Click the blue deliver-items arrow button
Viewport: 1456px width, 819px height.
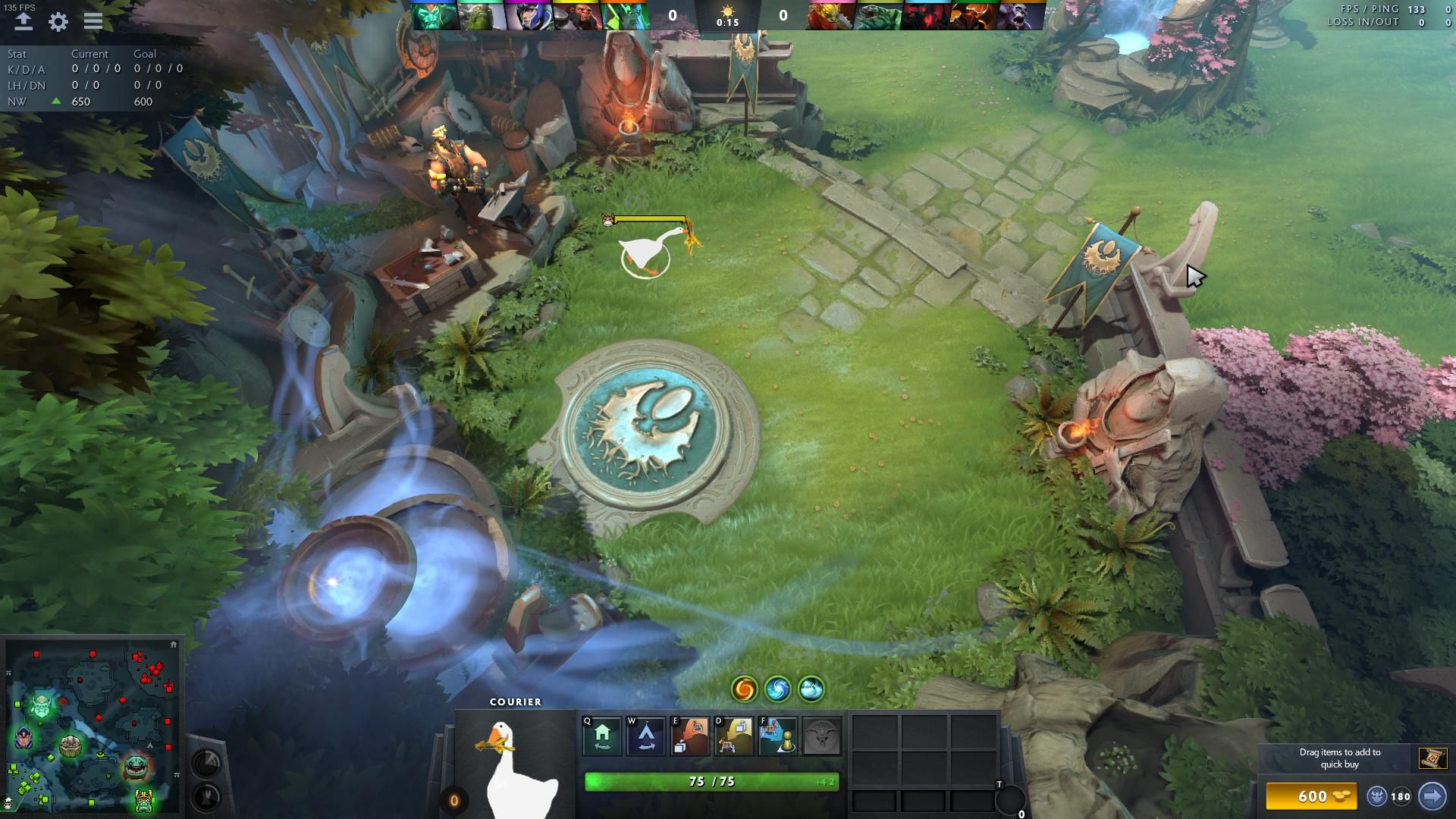point(1432,796)
